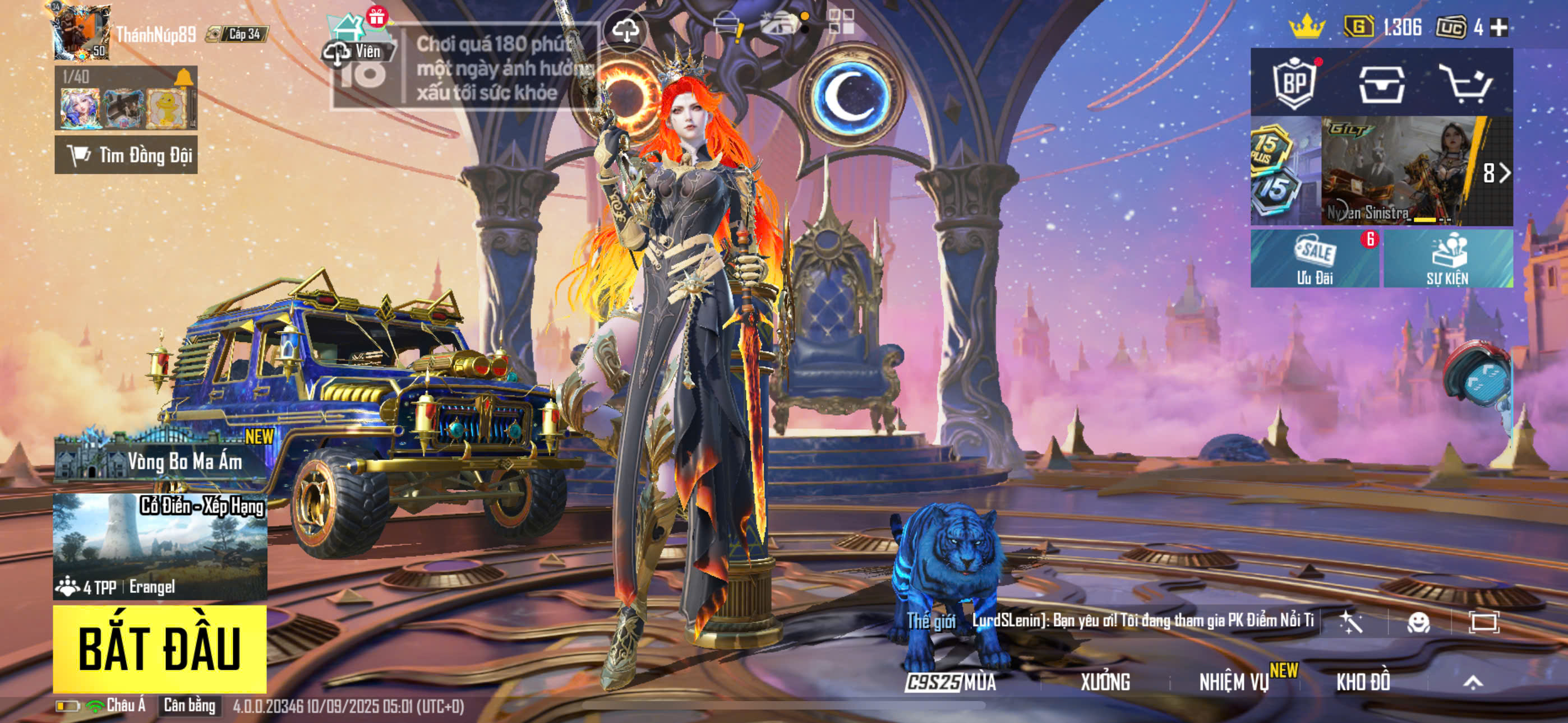Open the Sự Kiện events panel

point(1447,258)
